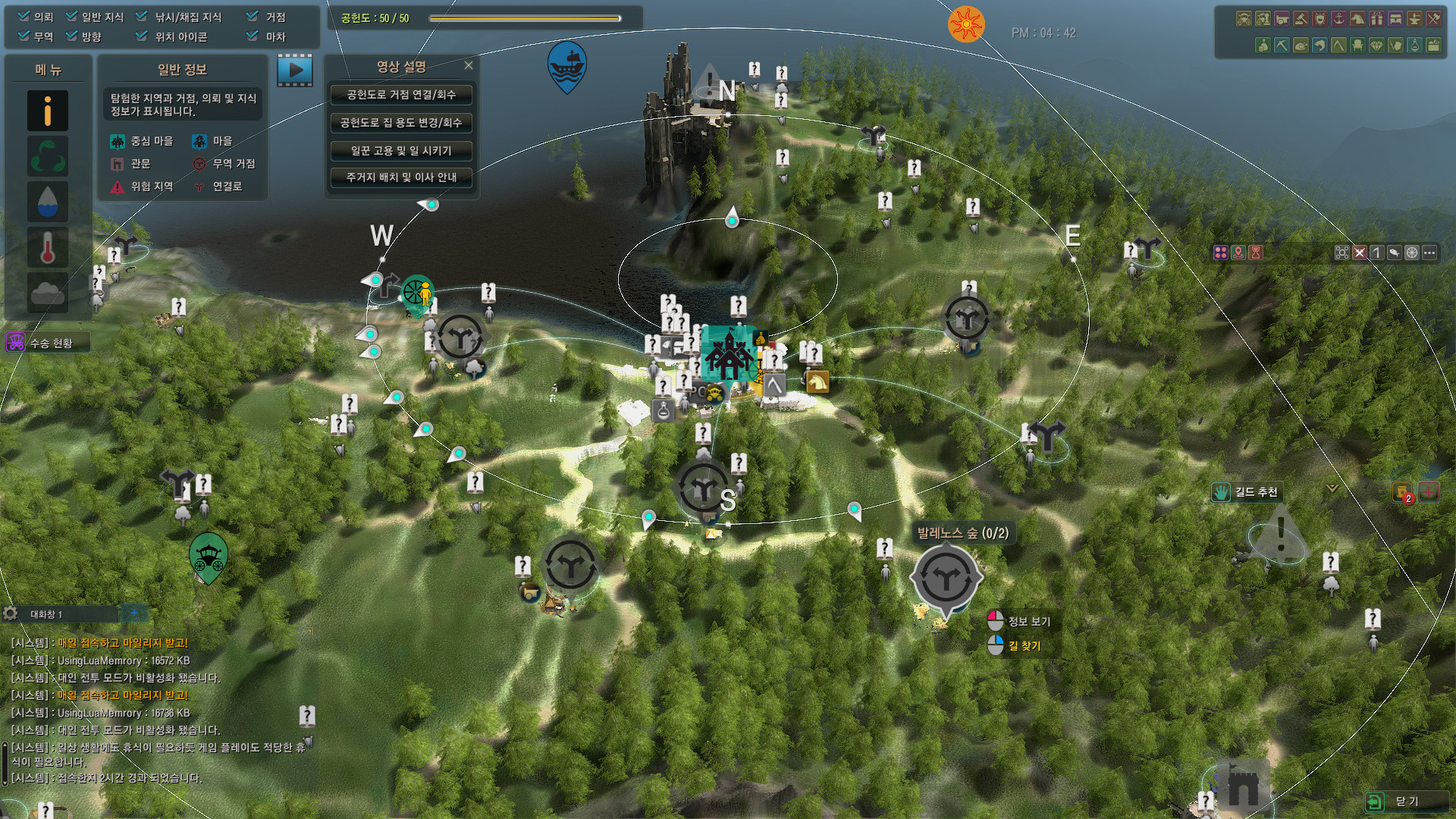Screen dimensions: 1456x819
Task: Open the 주거지 배치 및 이사 안내 guide
Action: [x=401, y=177]
